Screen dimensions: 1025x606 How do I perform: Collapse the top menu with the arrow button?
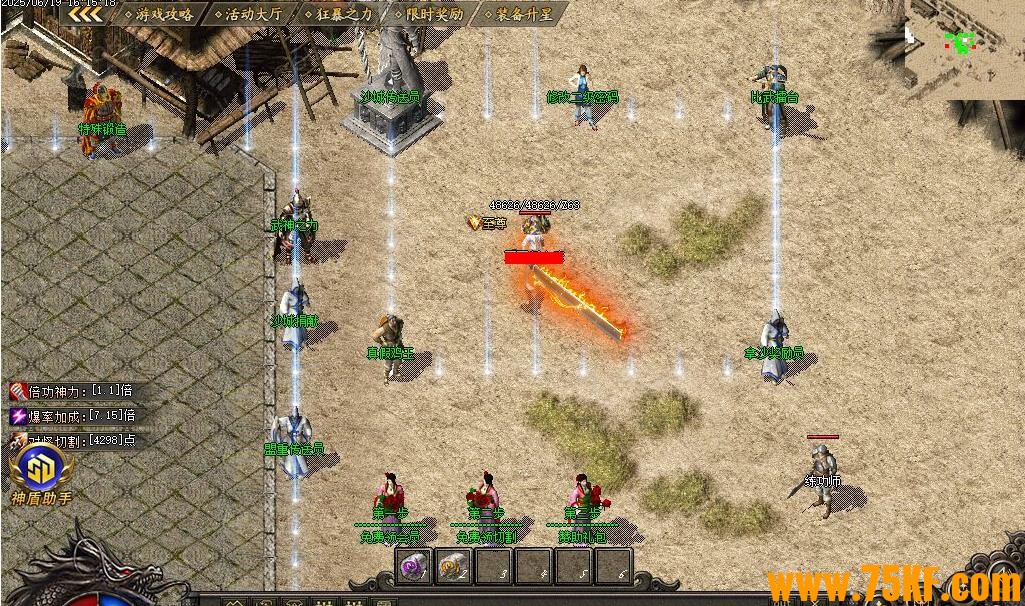(85, 14)
